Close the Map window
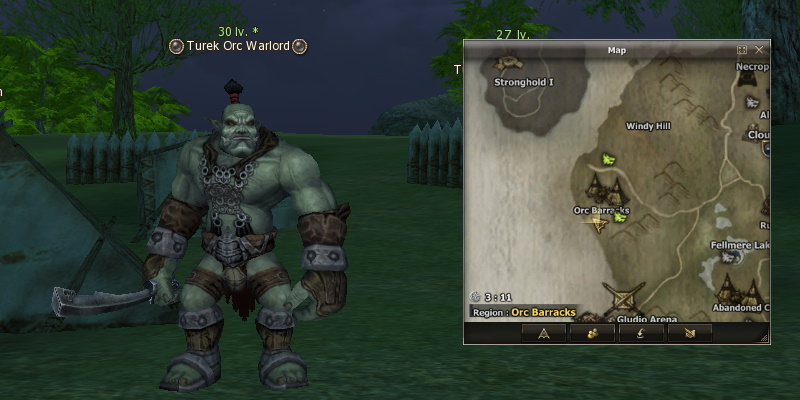The image size is (800, 400). click(759, 49)
